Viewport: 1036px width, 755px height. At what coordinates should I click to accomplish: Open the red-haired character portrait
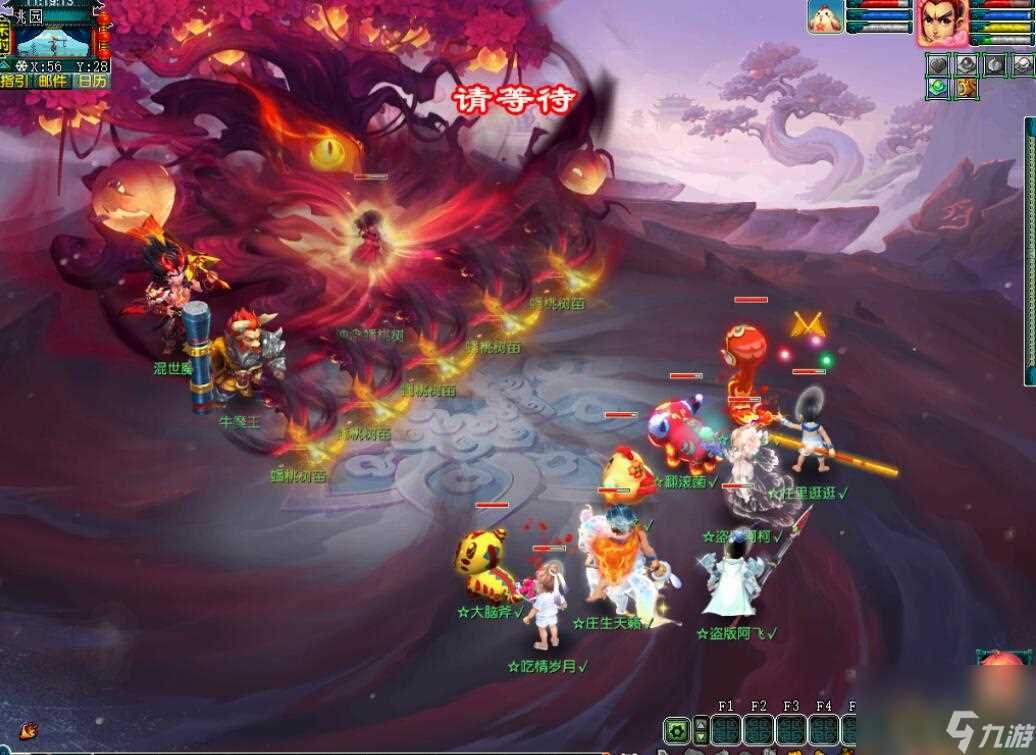tap(938, 22)
